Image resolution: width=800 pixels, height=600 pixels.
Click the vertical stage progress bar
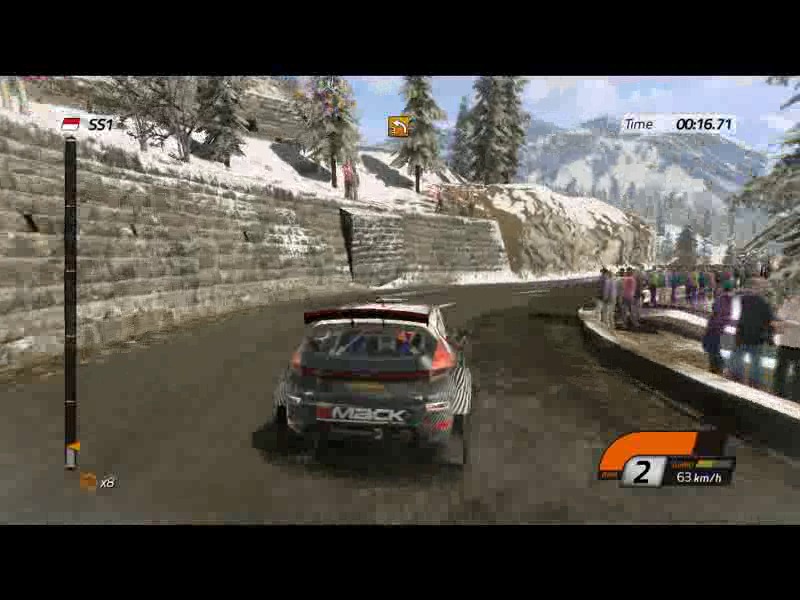70,300
